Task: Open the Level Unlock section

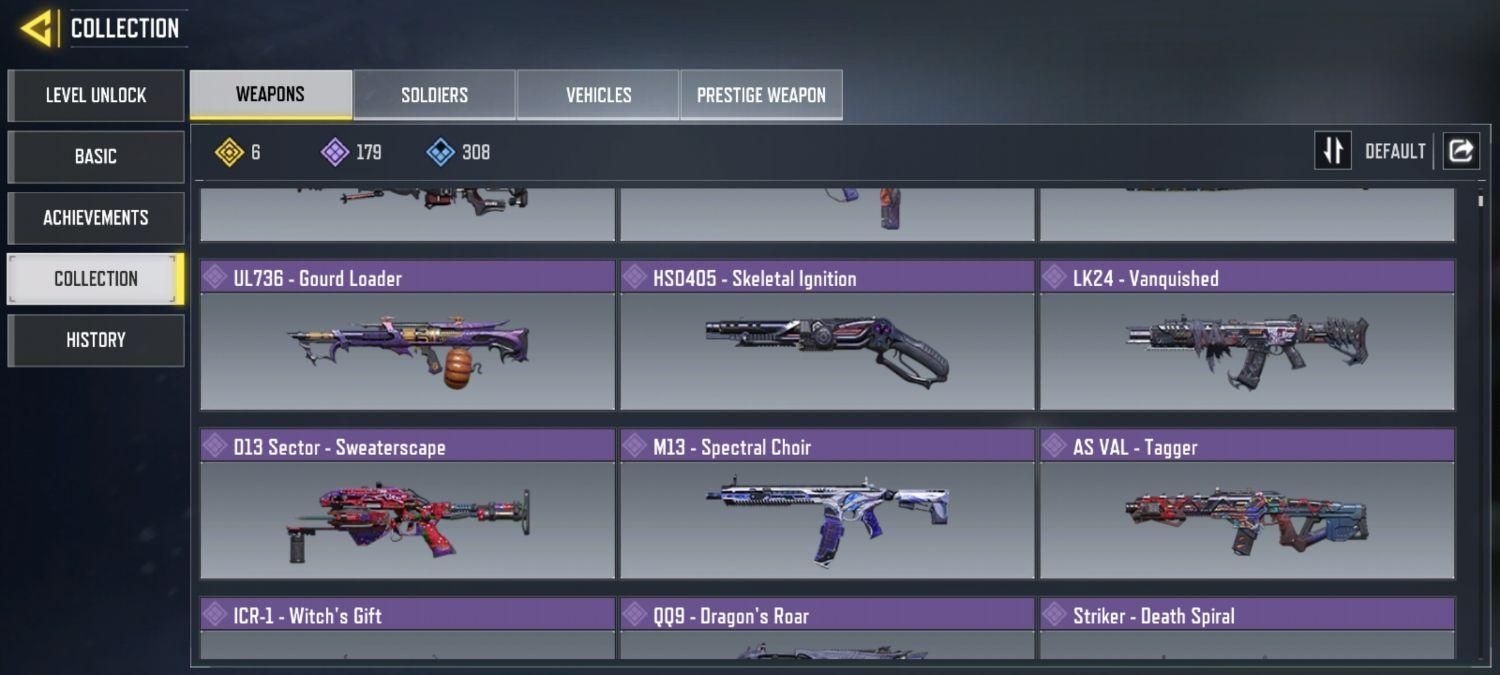Action: click(96, 96)
